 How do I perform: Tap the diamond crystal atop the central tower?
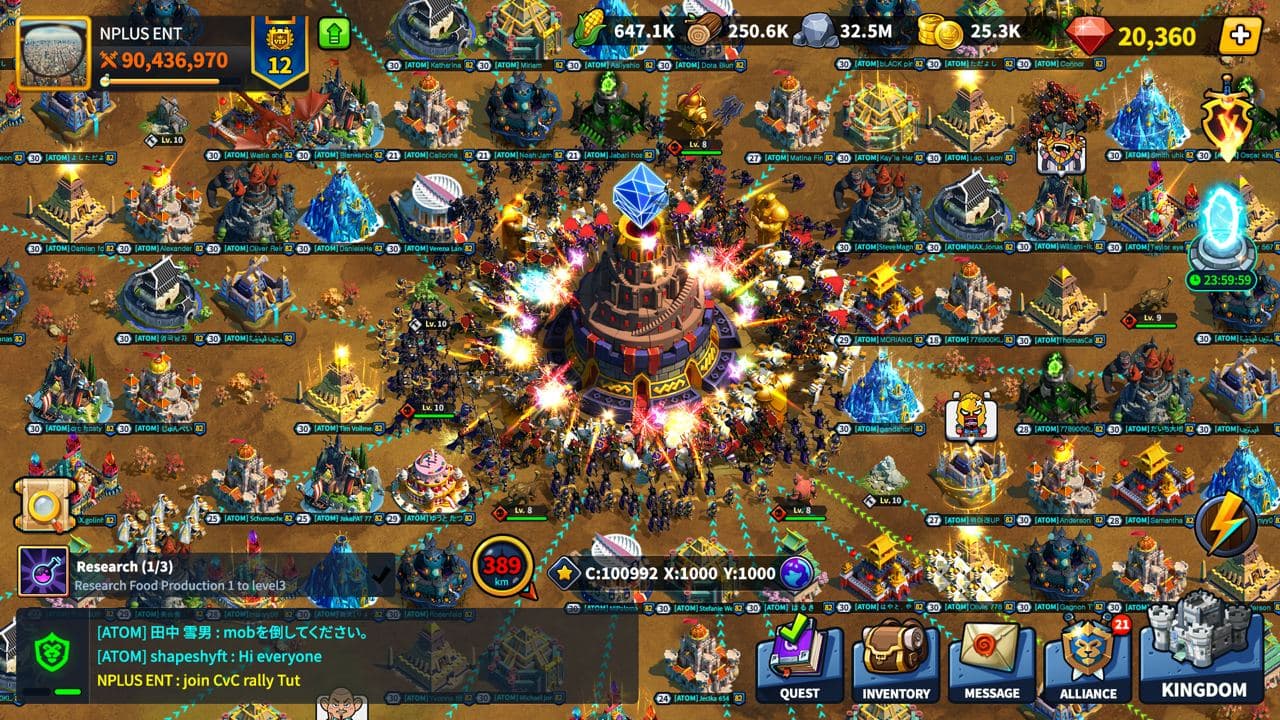636,196
